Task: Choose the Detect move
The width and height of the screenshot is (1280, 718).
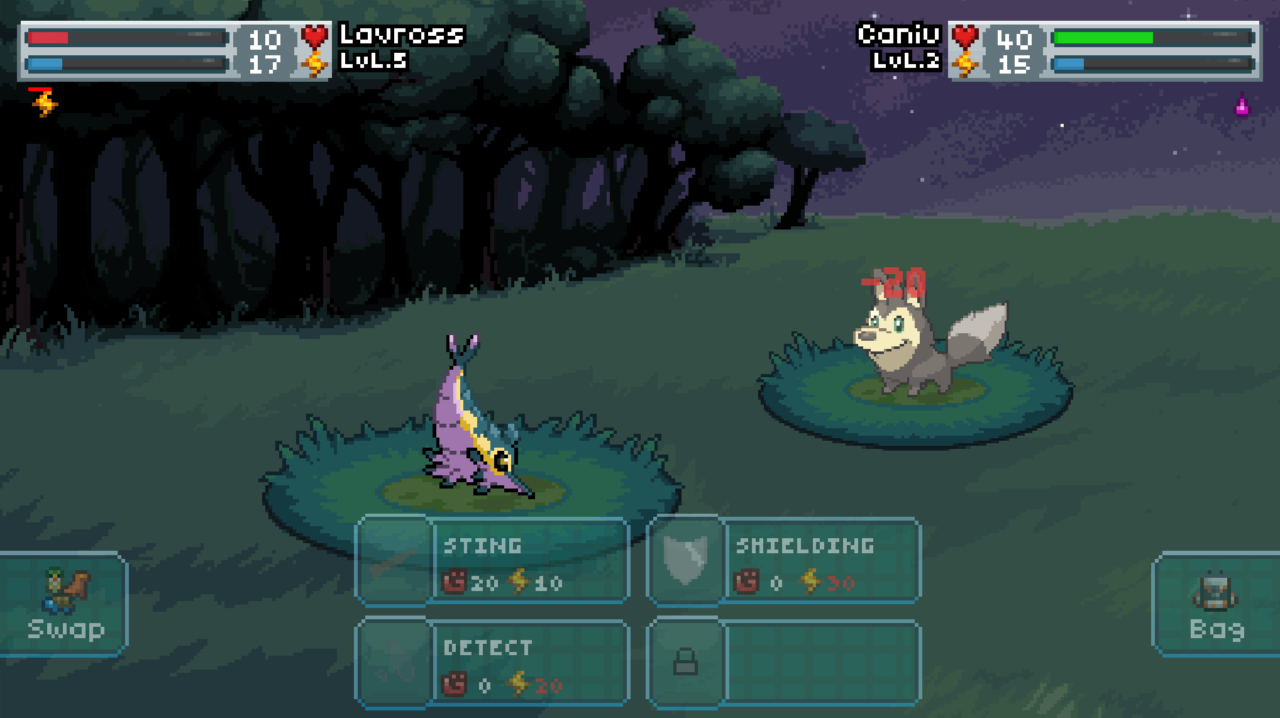Action: click(x=493, y=664)
